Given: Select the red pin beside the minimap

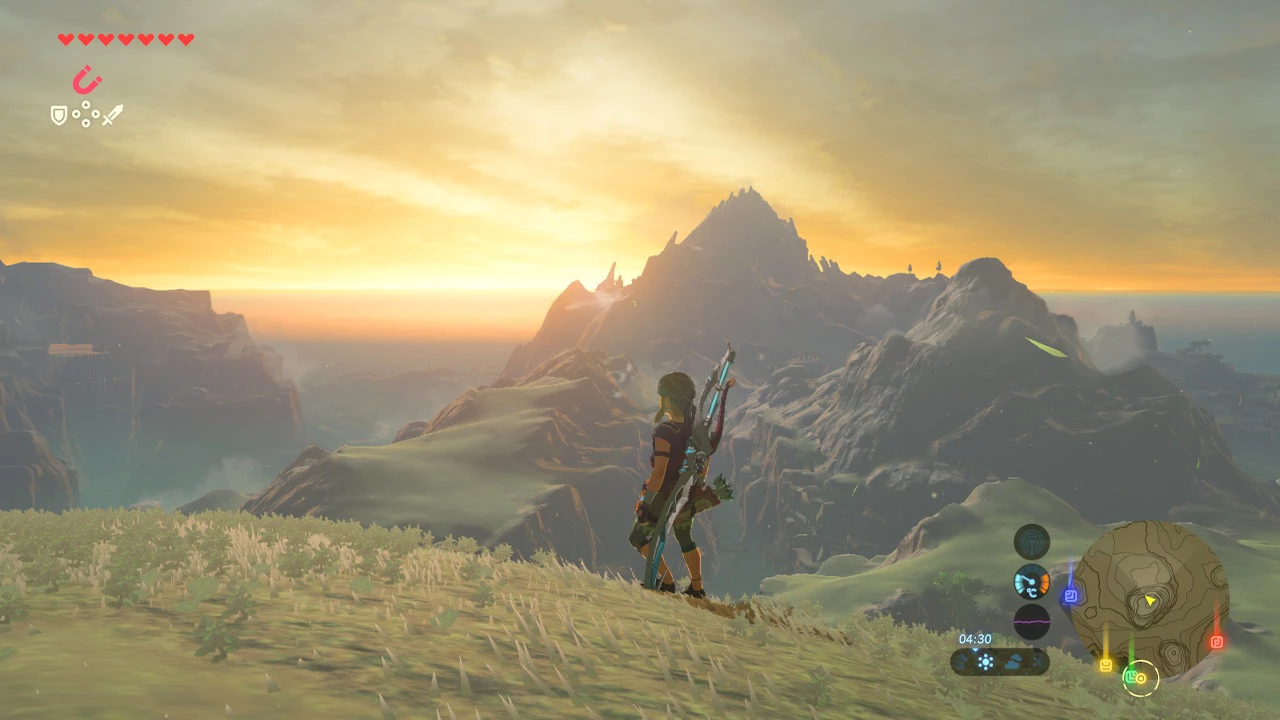Looking at the screenshot, I should click(x=1217, y=642).
